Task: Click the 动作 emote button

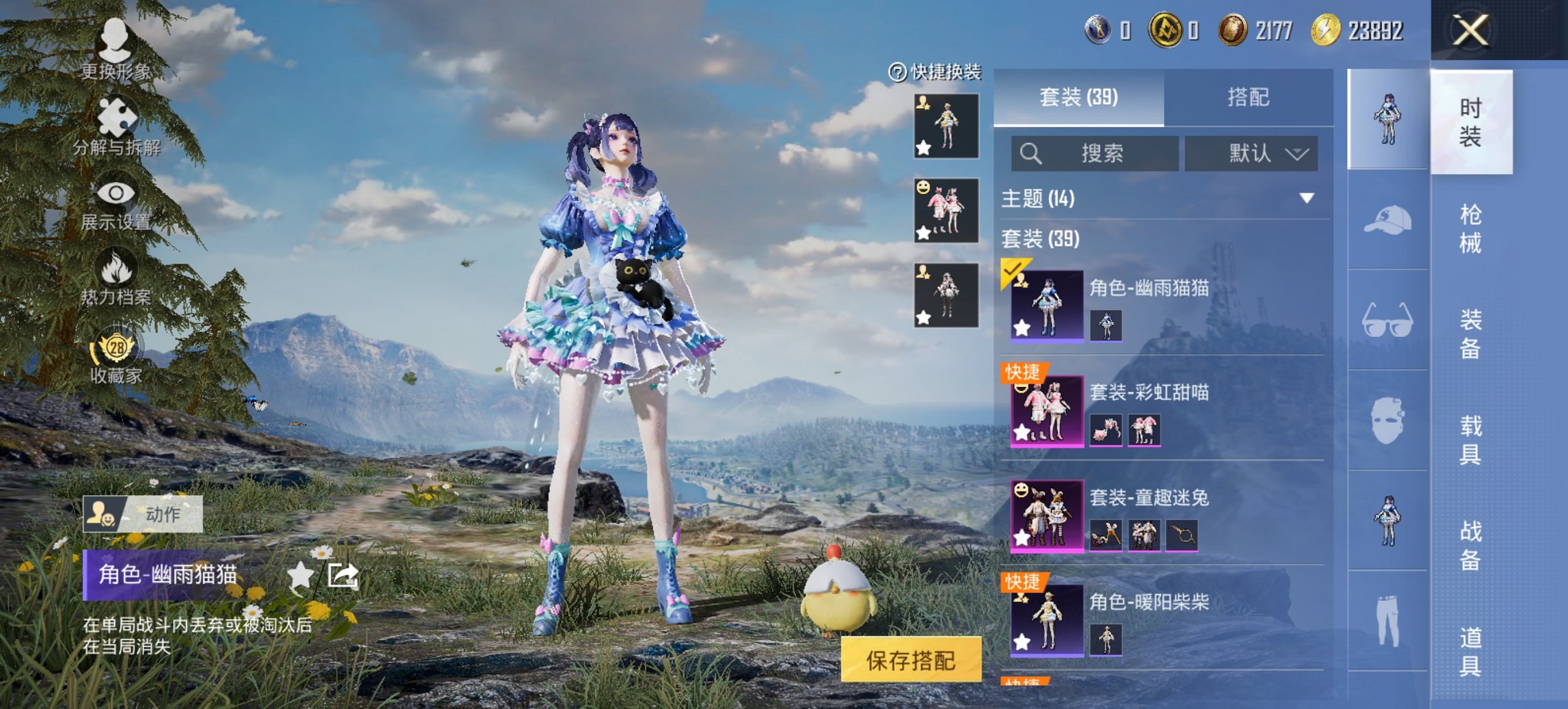Action: [143, 514]
